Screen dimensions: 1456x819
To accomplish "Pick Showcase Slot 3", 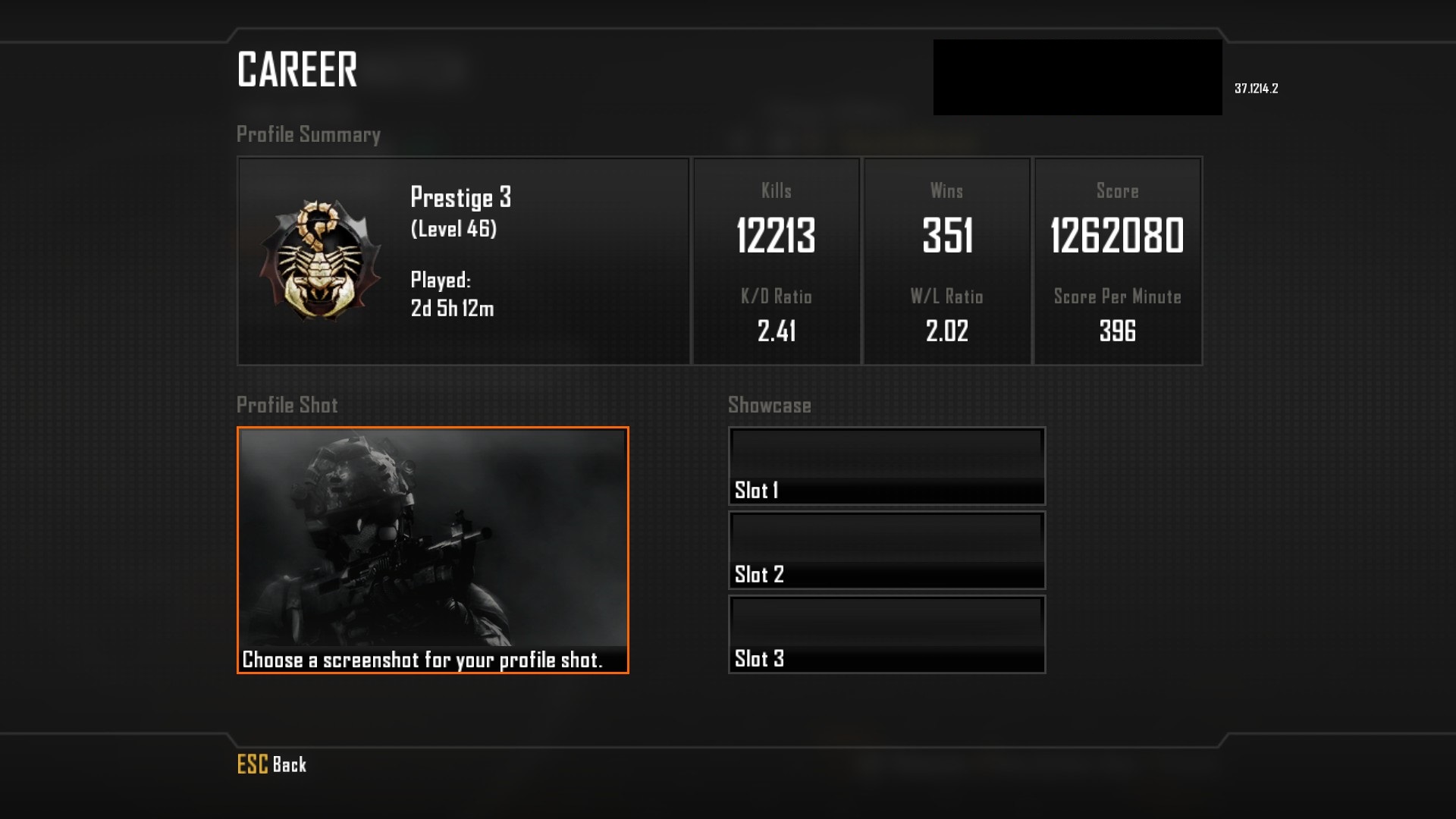I will 886,635.
